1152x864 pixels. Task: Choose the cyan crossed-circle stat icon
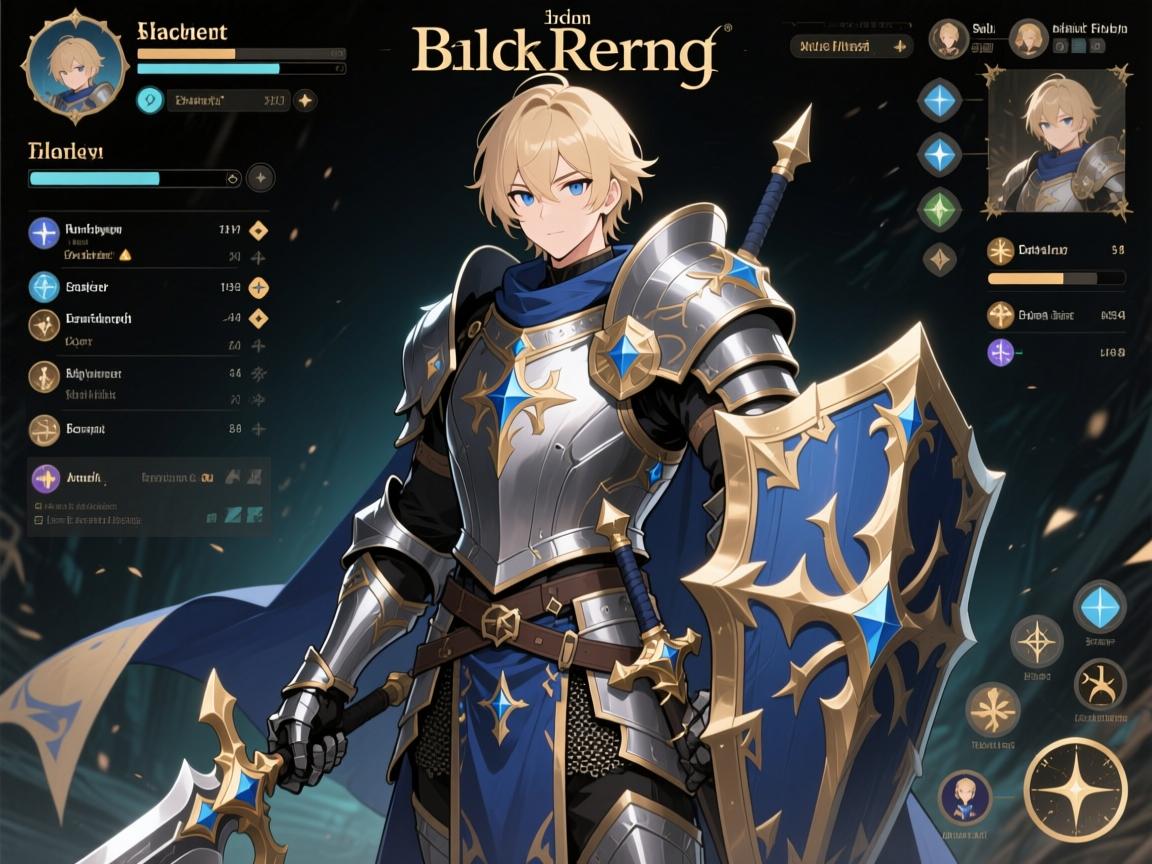(x=44, y=287)
